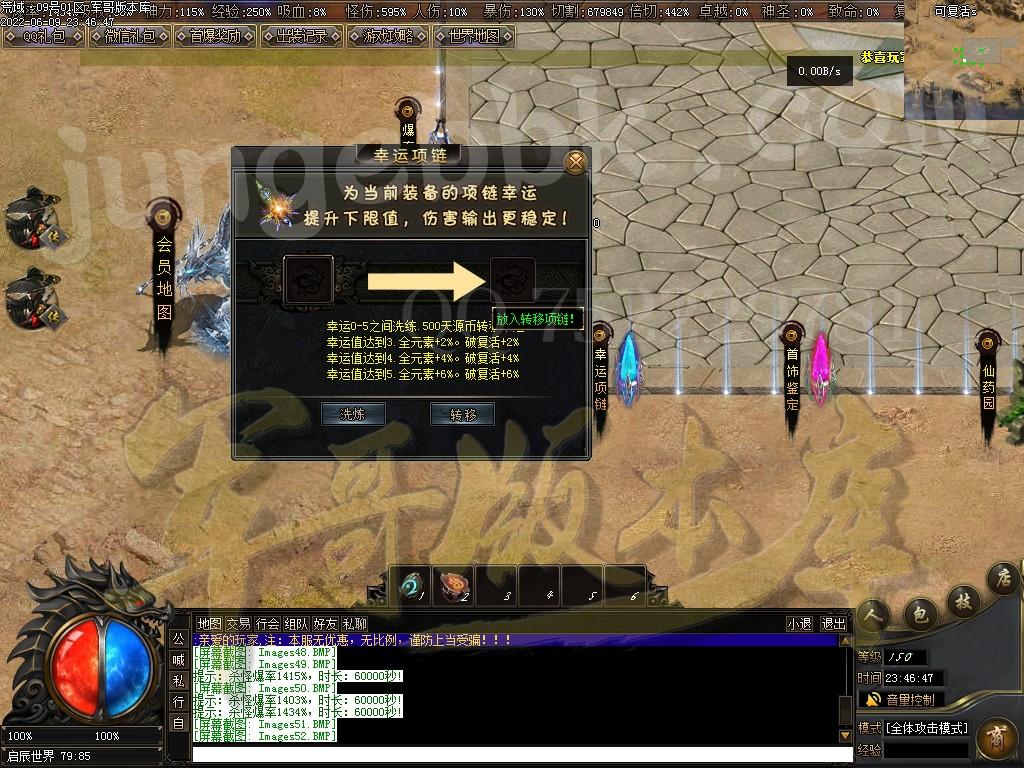Click the 洗炼 button

tap(353, 414)
